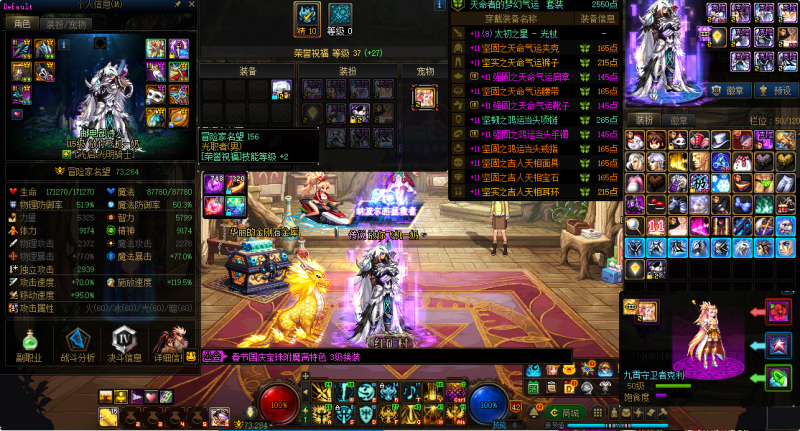
Task: Click the 徽章 emblem button under the avatar preview
Action: pyautogui.click(x=735, y=89)
